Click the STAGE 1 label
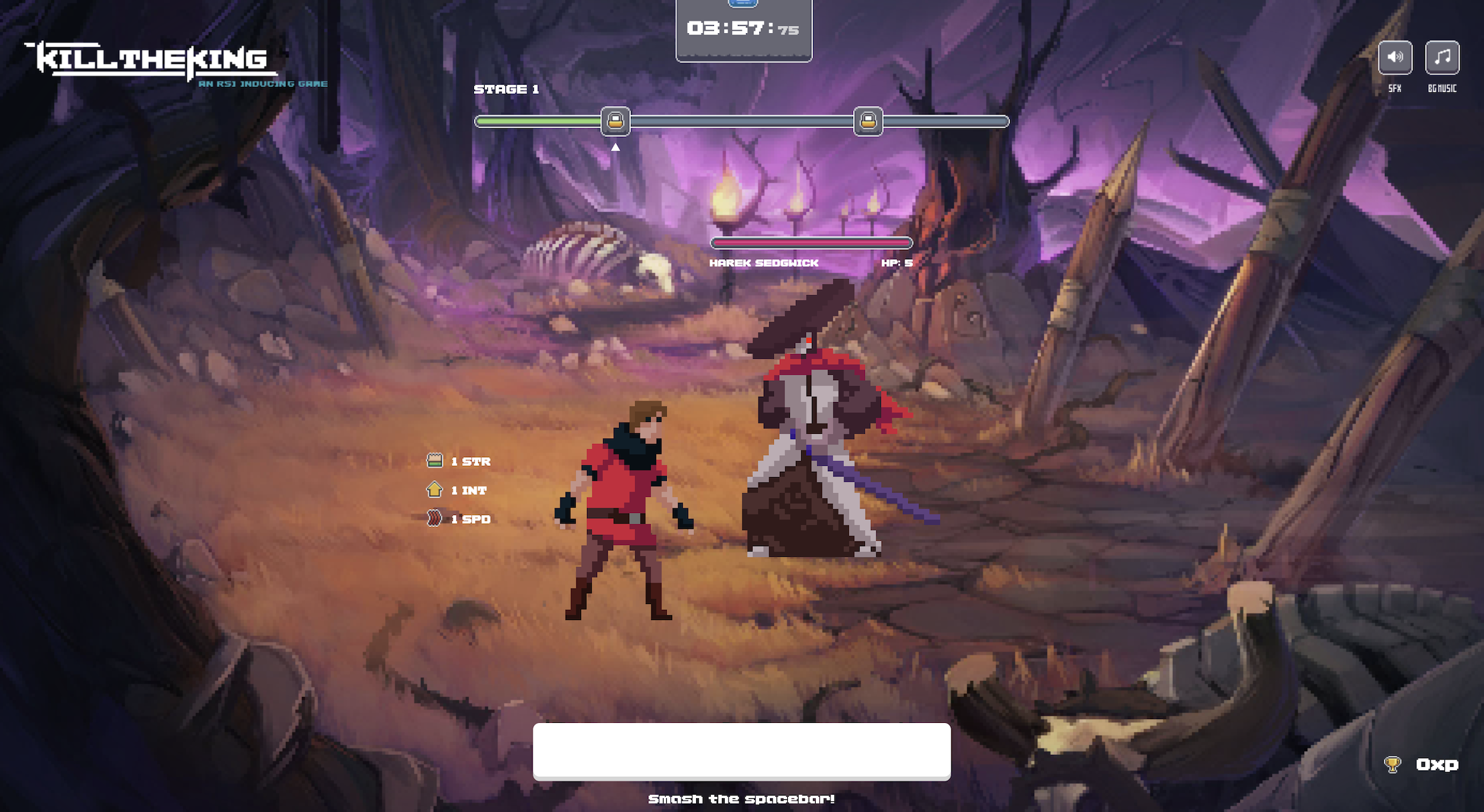Viewport: 1484px width, 812px height. (506, 89)
